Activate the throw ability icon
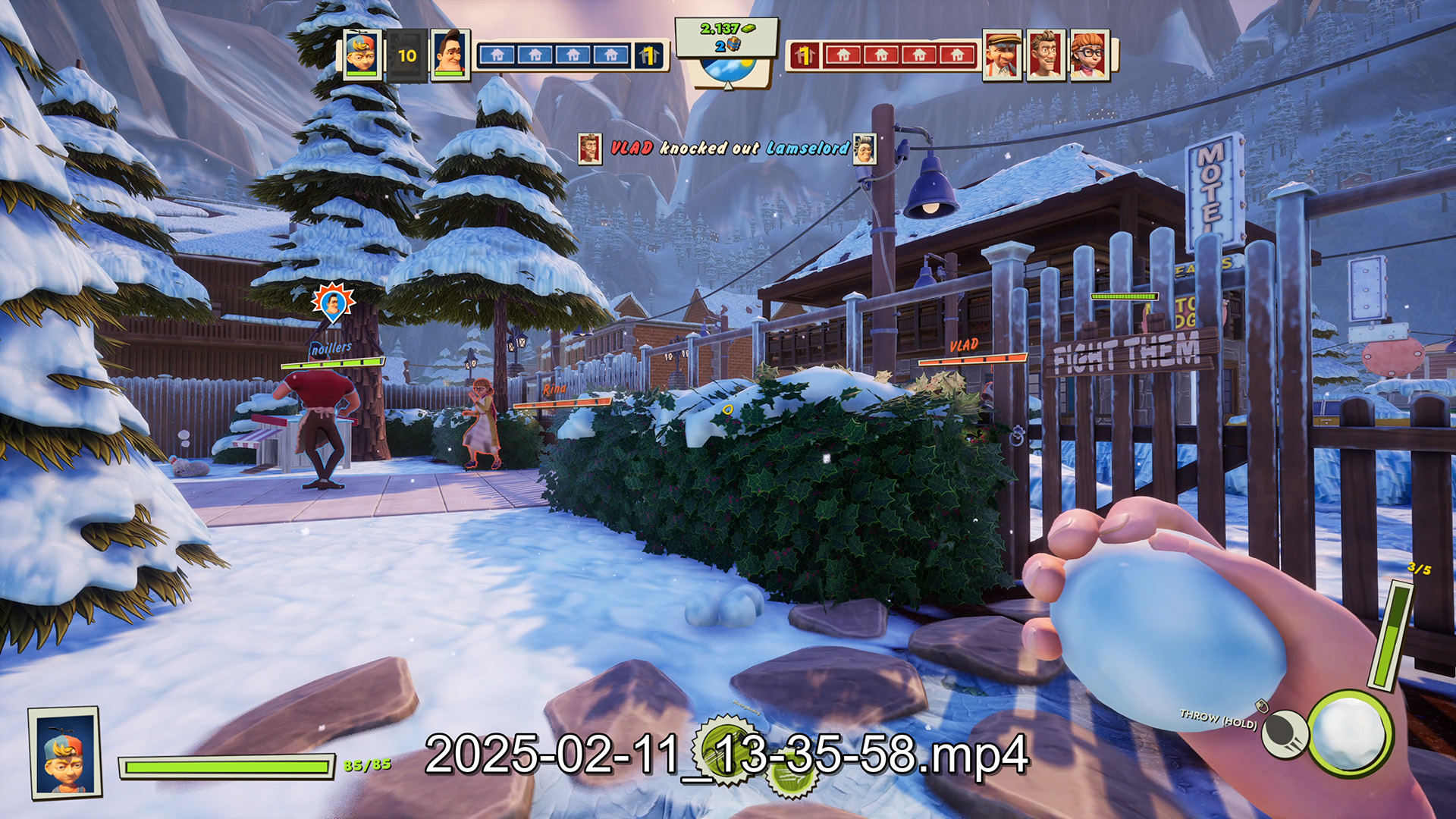Screen dimensions: 1456x819 [x=1285, y=733]
